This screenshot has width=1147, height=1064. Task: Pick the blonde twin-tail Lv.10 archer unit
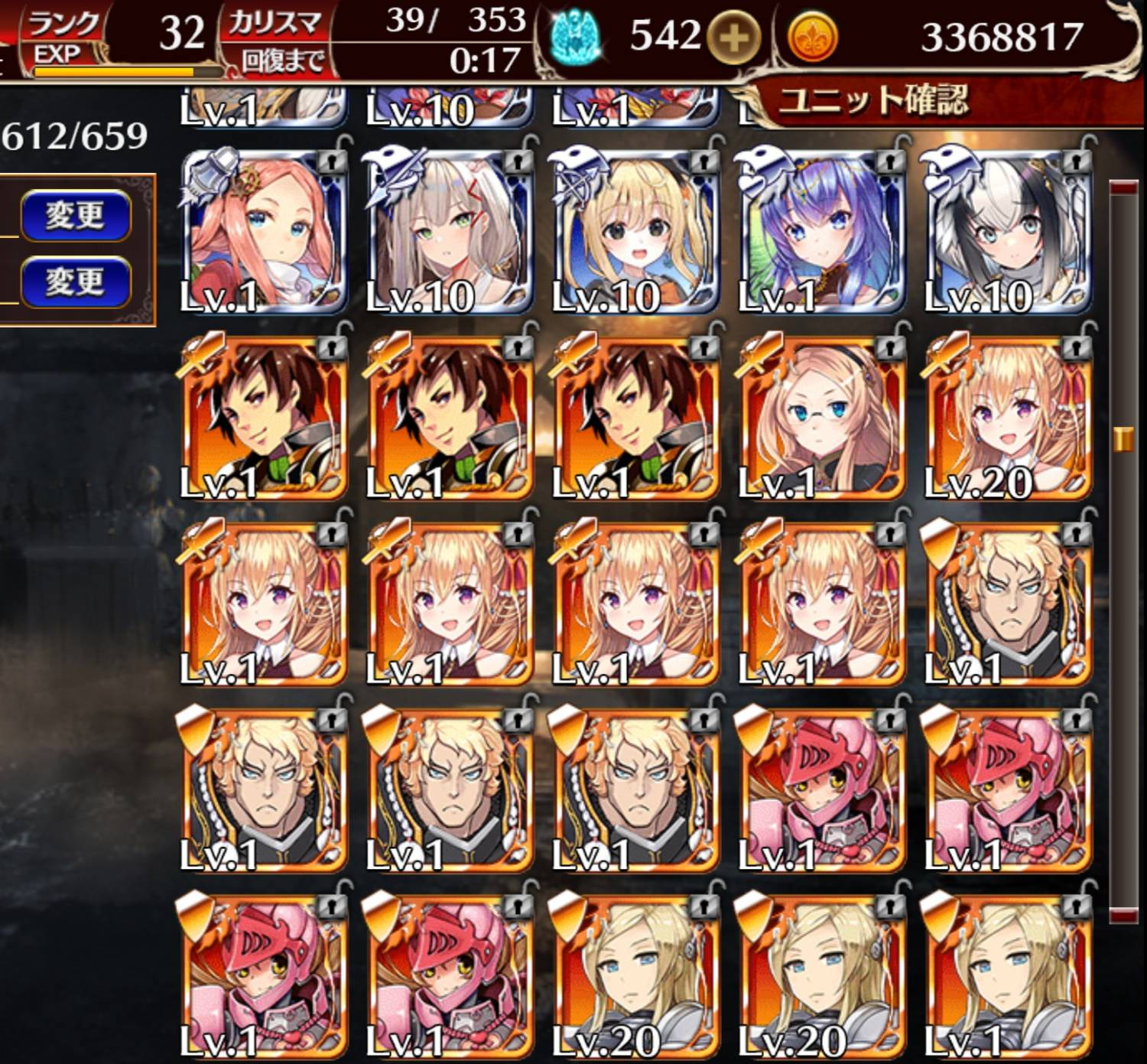(x=635, y=233)
